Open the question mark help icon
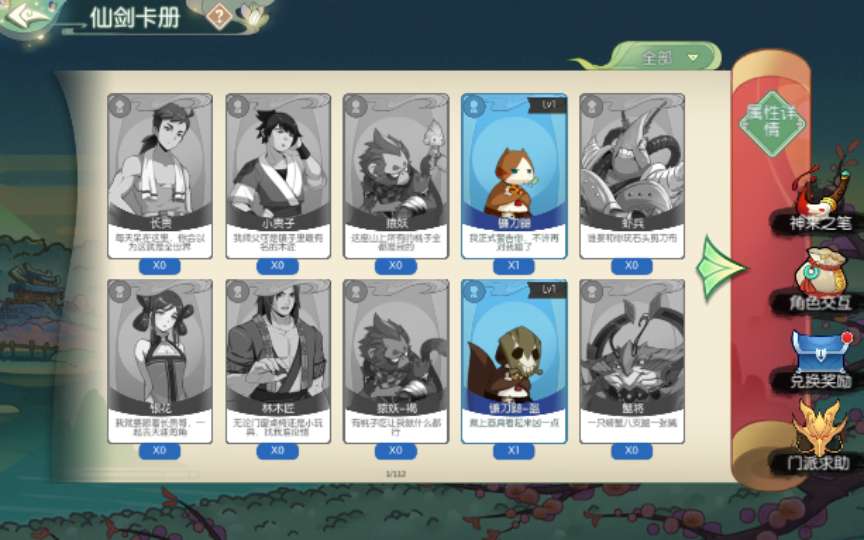Image resolution: width=864 pixels, height=540 pixels. [x=220, y=15]
